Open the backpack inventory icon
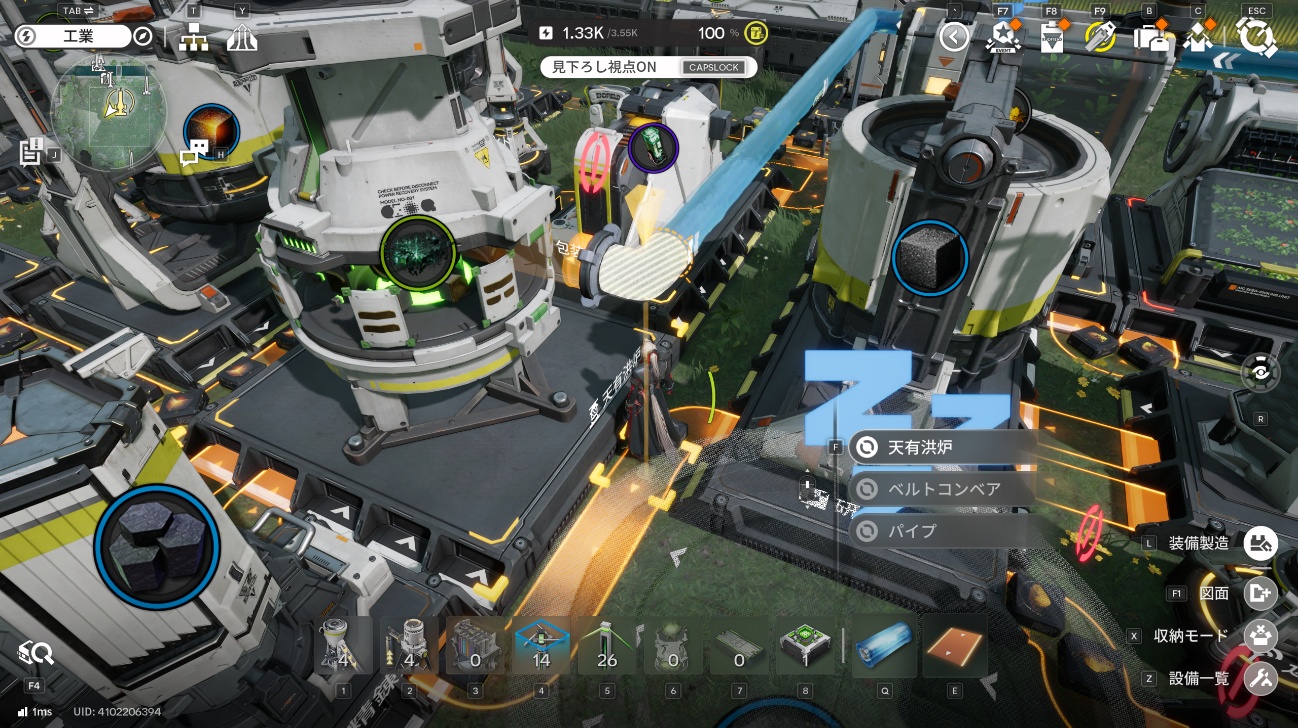1298x728 pixels. [1150, 37]
